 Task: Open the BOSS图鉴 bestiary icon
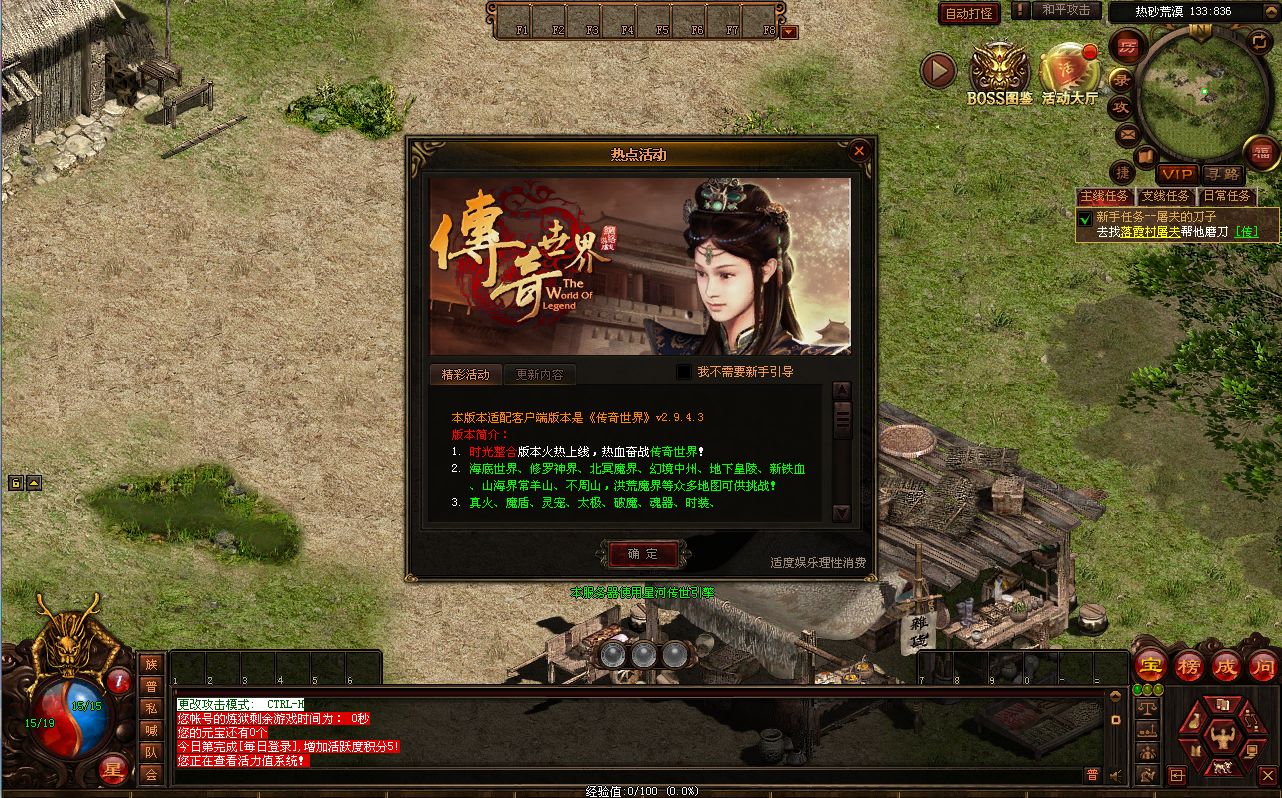tap(999, 72)
